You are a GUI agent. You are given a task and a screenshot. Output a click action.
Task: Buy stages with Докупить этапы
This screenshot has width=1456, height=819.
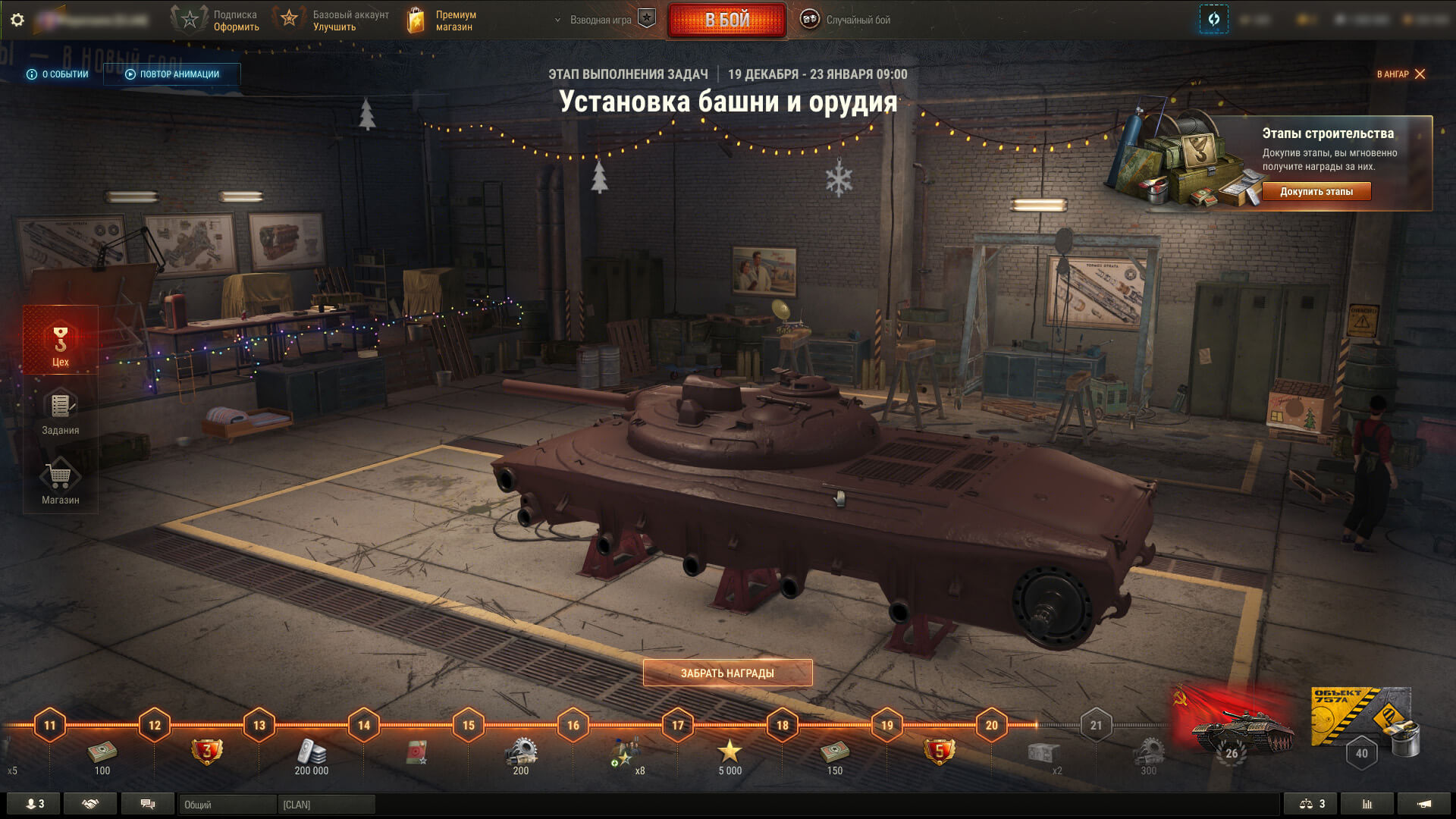(x=1316, y=192)
